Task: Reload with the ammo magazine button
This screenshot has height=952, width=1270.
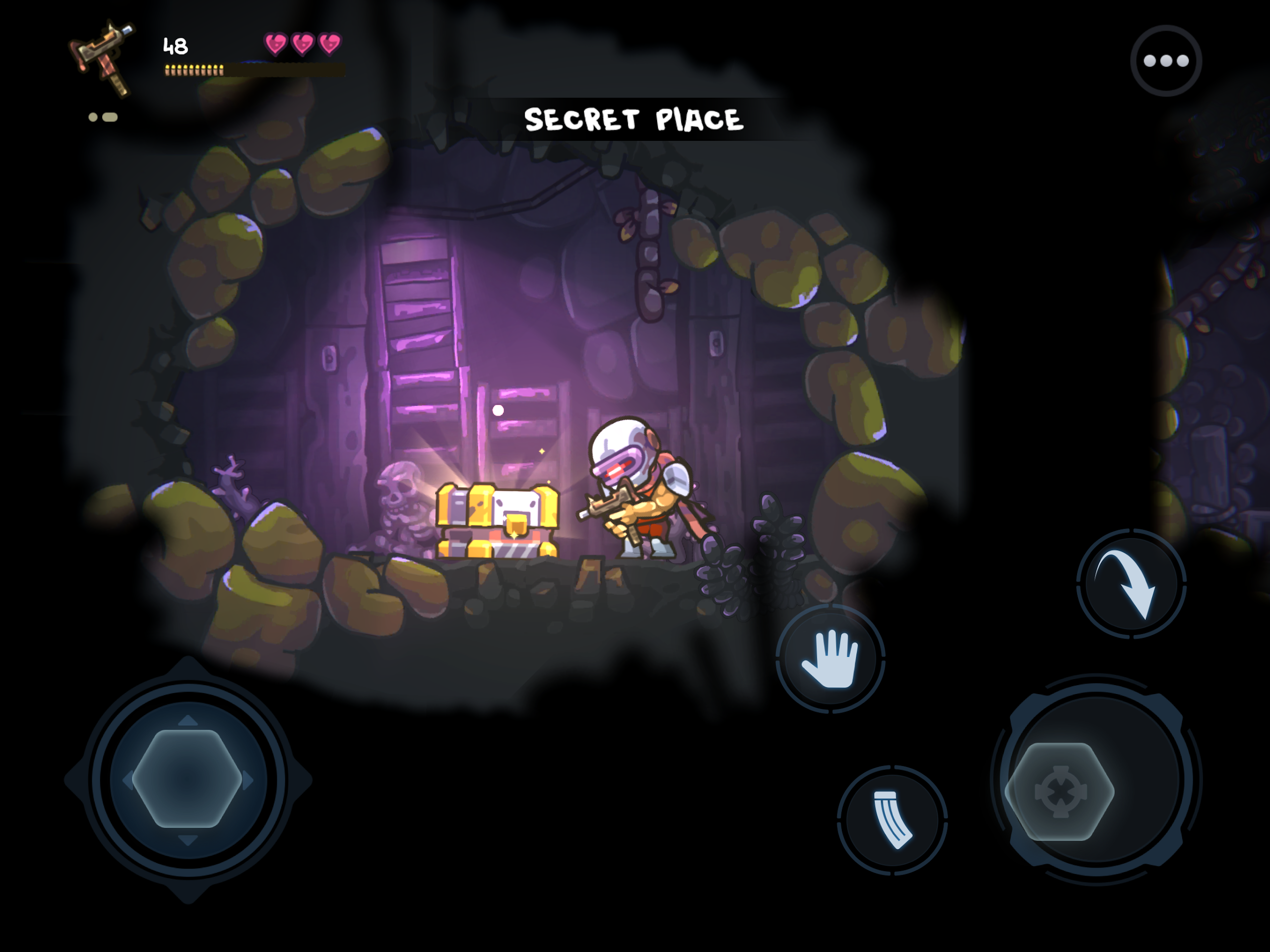Action: tap(891, 820)
